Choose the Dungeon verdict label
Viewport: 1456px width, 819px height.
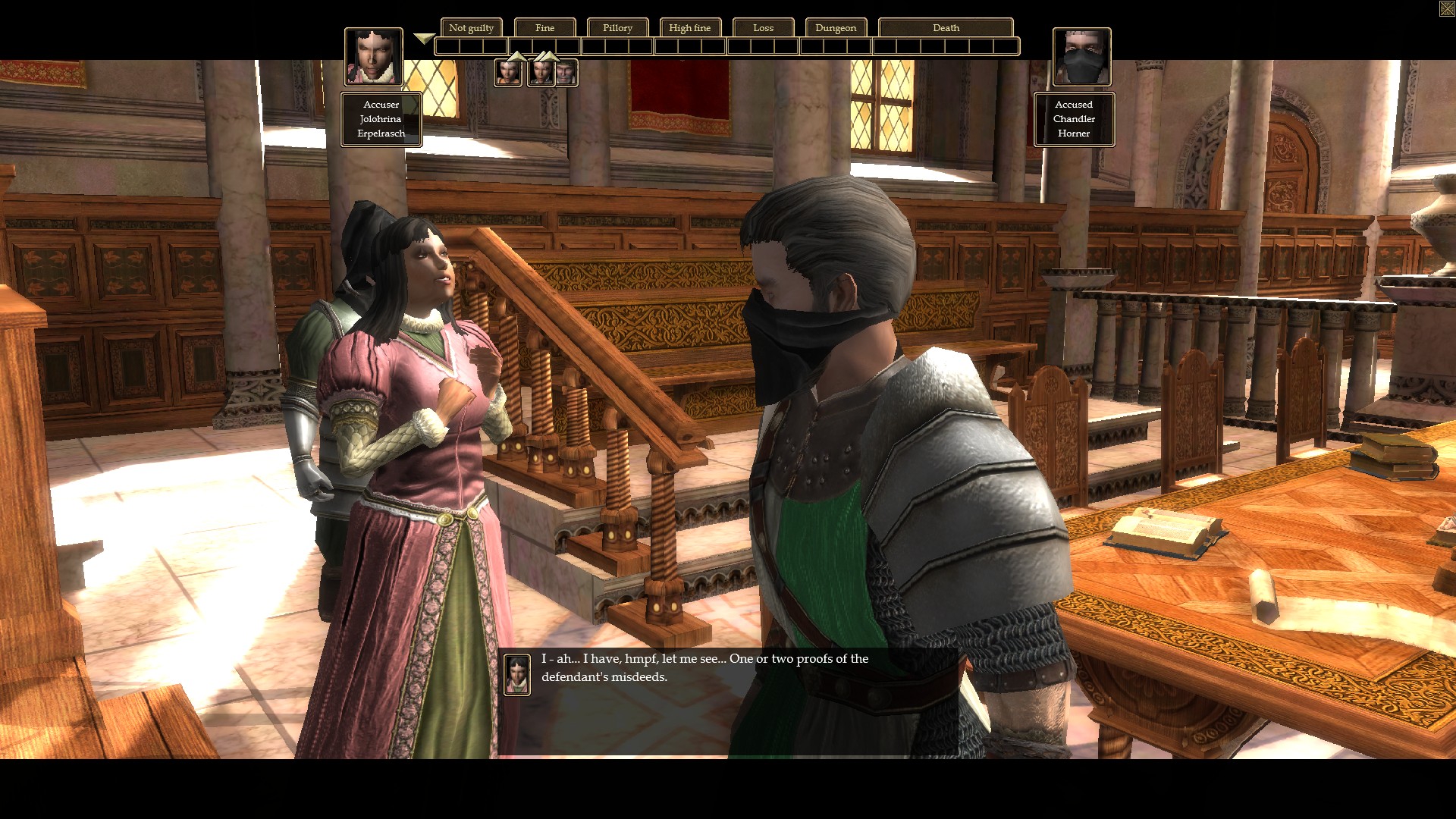click(835, 28)
